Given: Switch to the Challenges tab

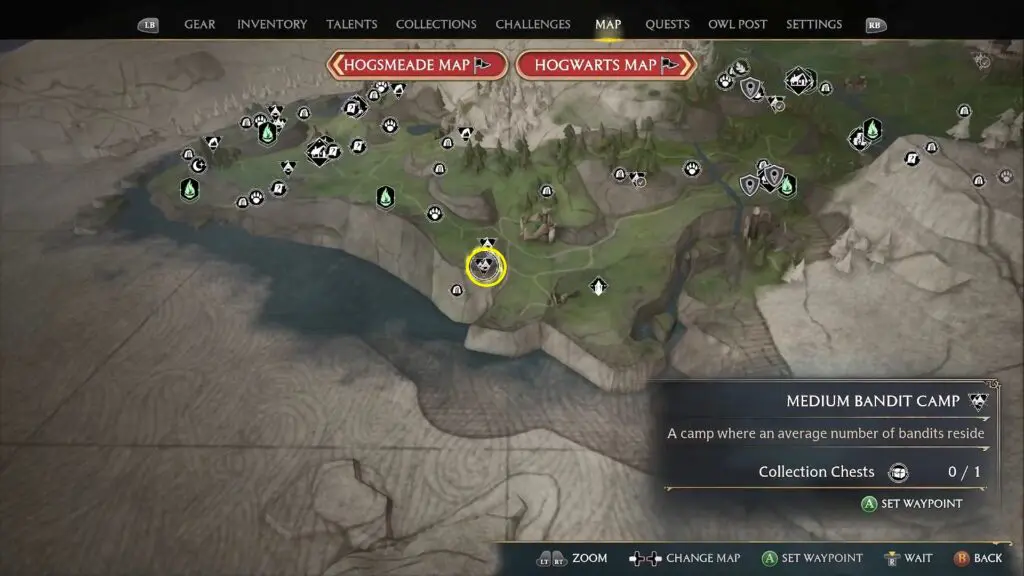Looking at the screenshot, I should click(x=533, y=24).
